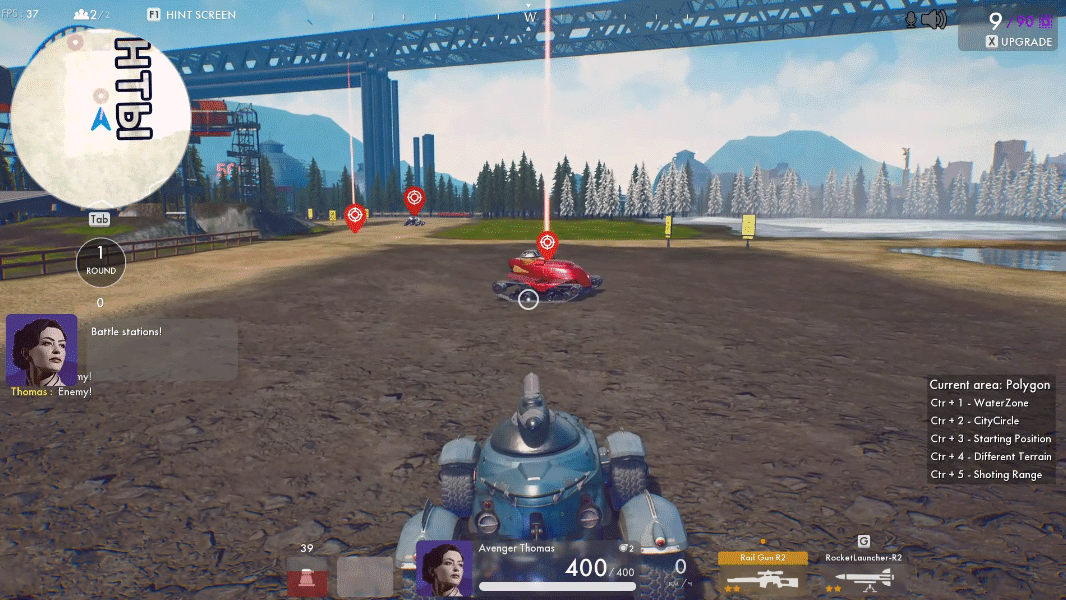Select Starting Position in the area list

pyautogui.click(x=990, y=439)
